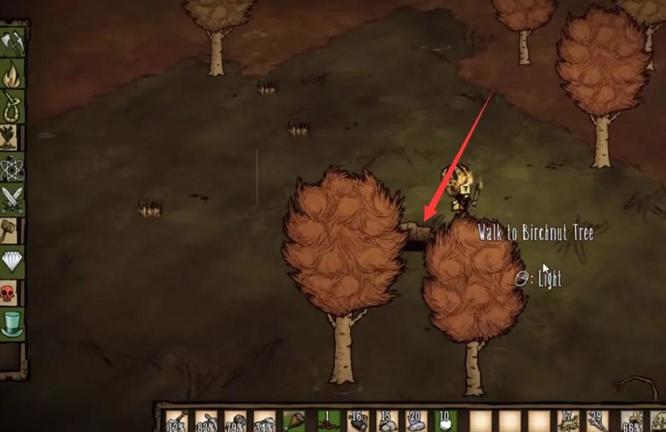The image size is (666, 432).
Task: Select the inventory slot showing 29 items
Action: click(x=598, y=421)
